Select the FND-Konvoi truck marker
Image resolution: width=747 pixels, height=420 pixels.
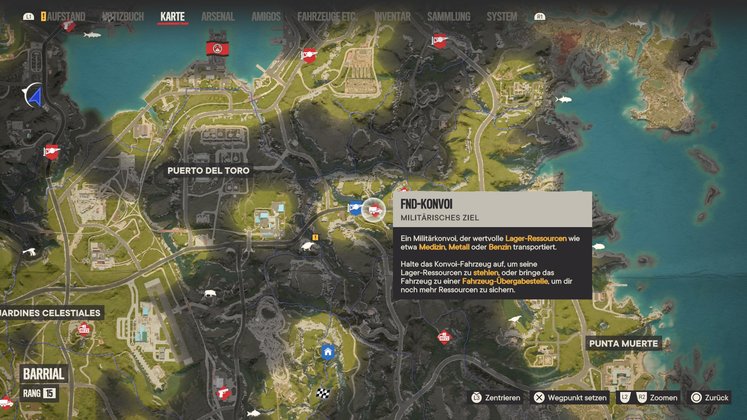(375, 209)
